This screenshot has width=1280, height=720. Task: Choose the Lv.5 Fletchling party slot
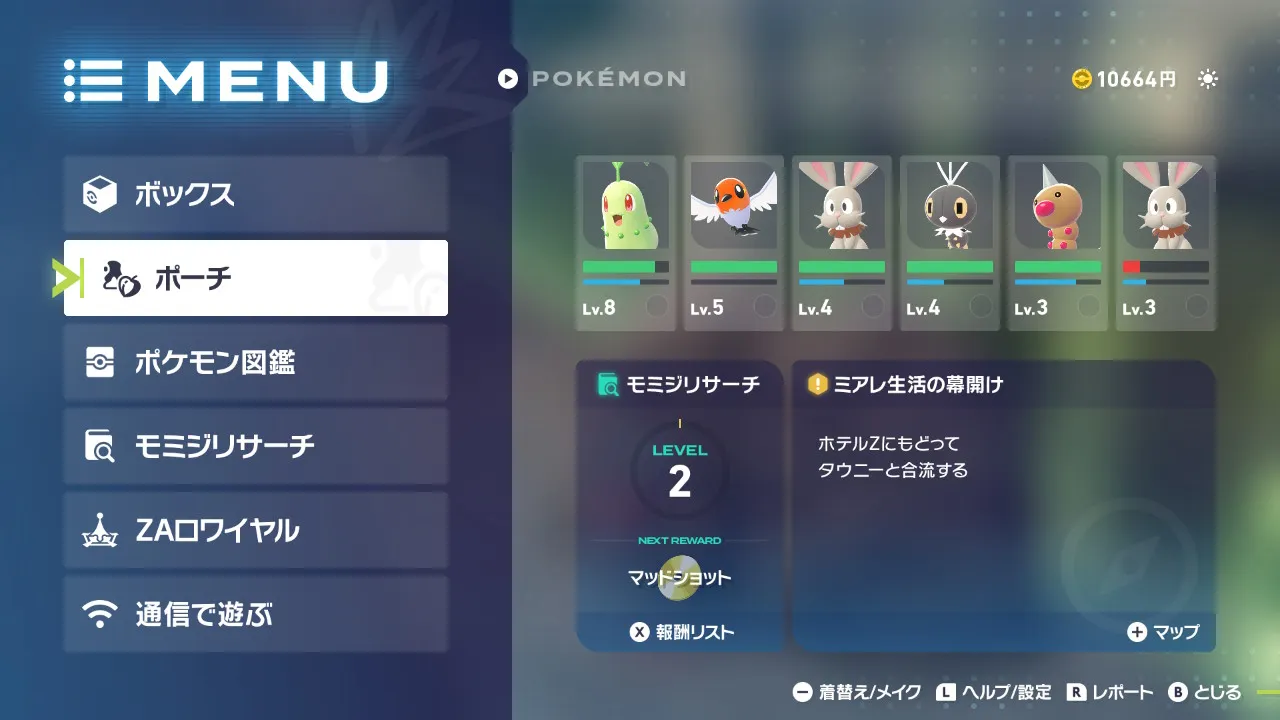click(x=734, y=243)
